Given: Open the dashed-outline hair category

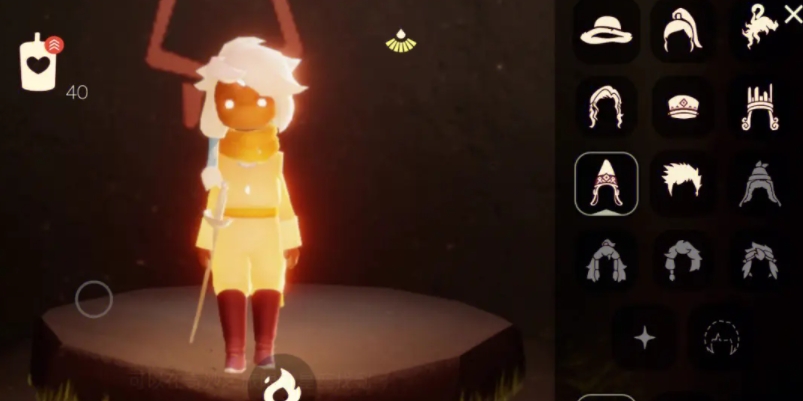Looking at the screenshot, I should pyautogui.click(x=720, y=338).
